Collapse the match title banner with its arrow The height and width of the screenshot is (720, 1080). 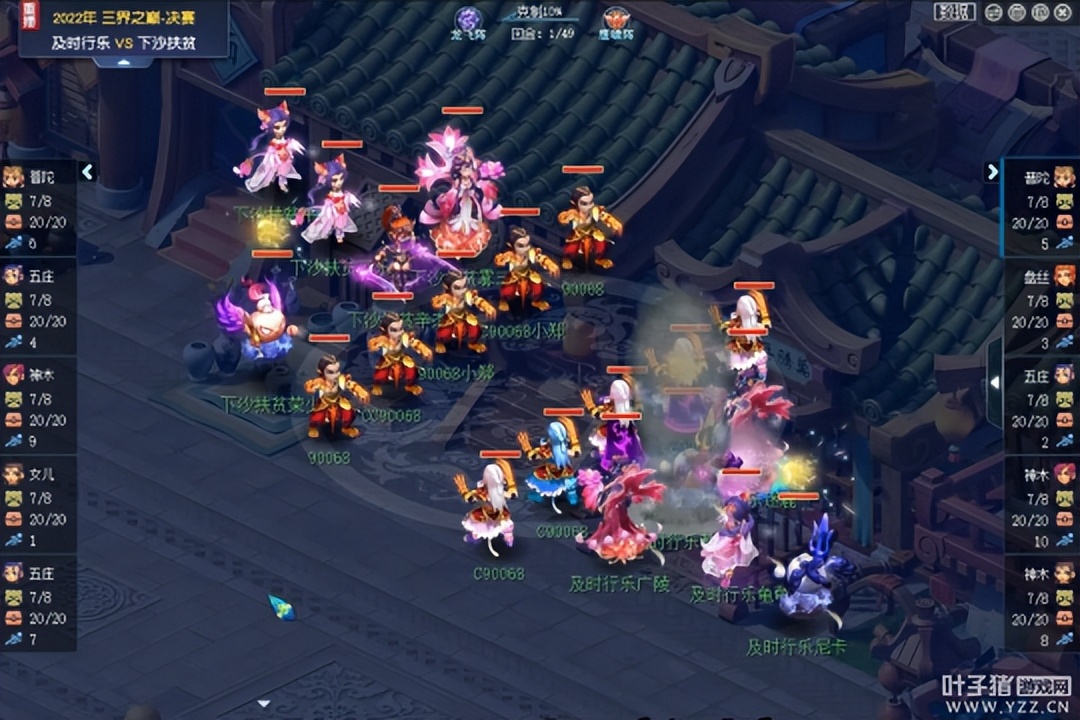pyautogui.click(x=123, y=62)
